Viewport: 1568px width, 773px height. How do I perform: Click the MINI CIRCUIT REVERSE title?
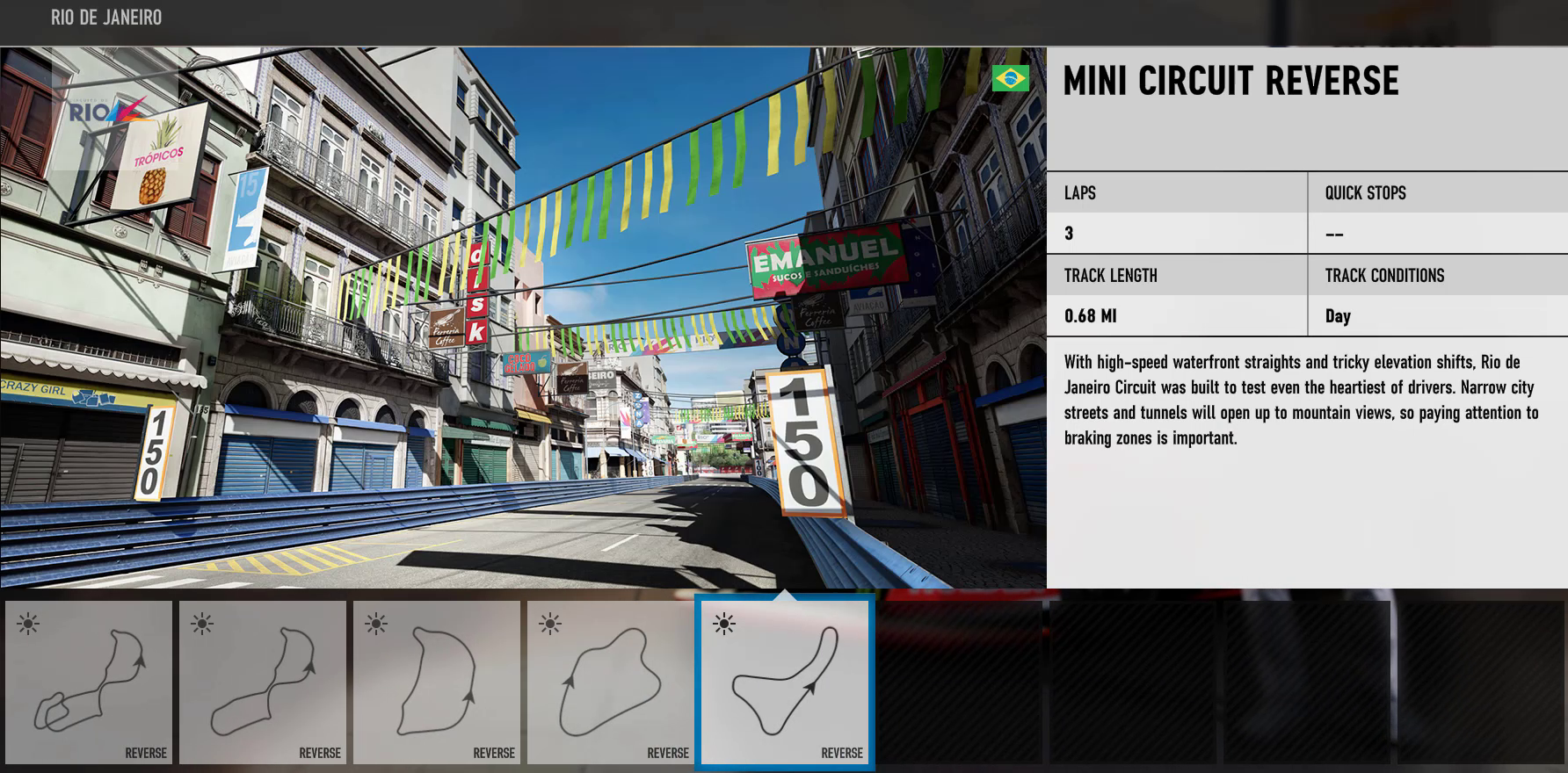1229,82
